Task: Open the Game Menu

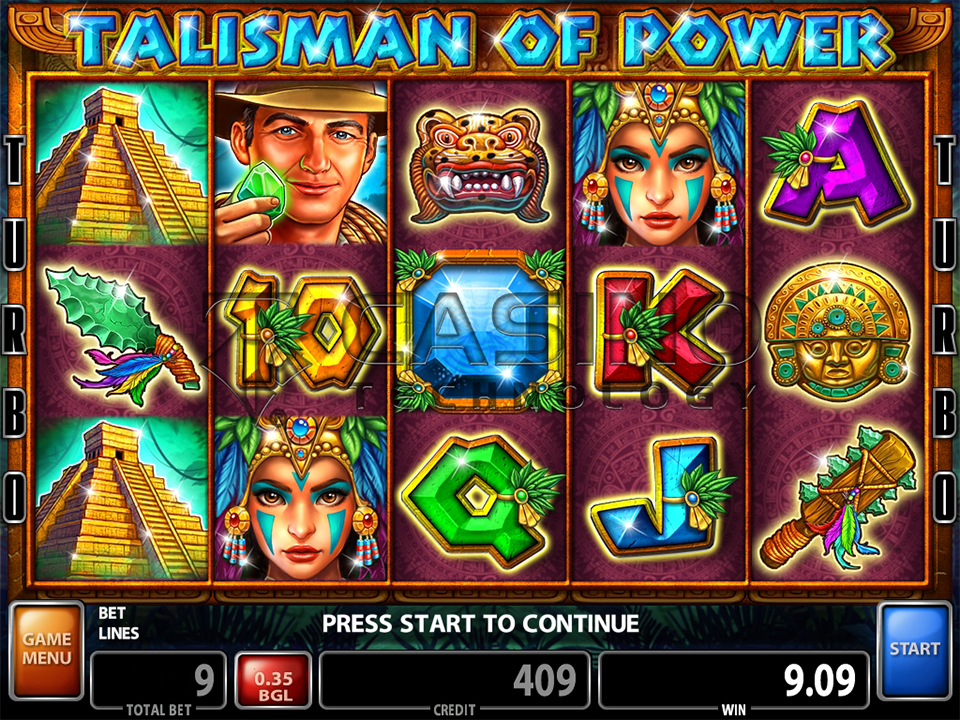Action: click(47, 649)
